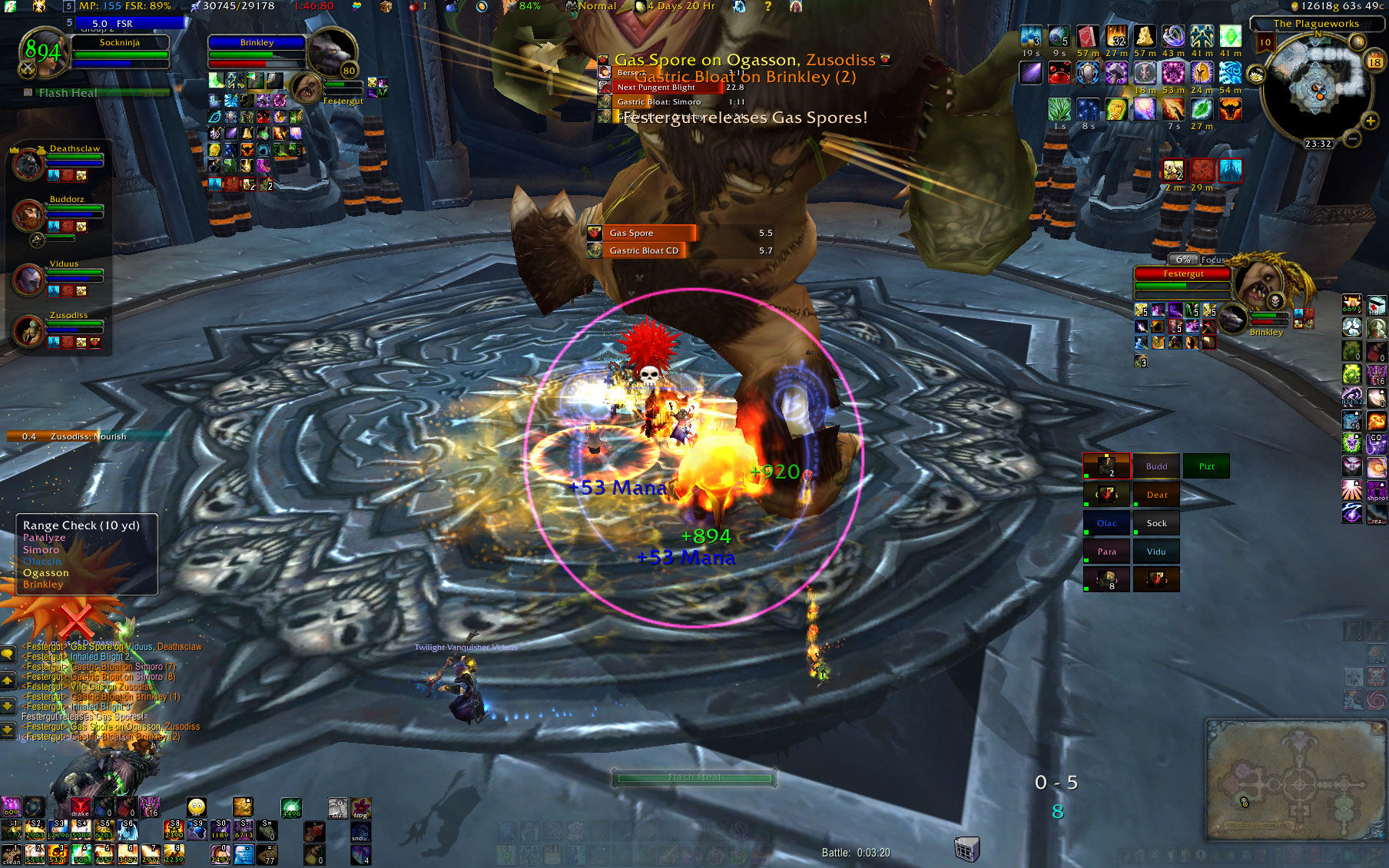
Task: Zoom in the minimap with plus button
Action: 1371,121
